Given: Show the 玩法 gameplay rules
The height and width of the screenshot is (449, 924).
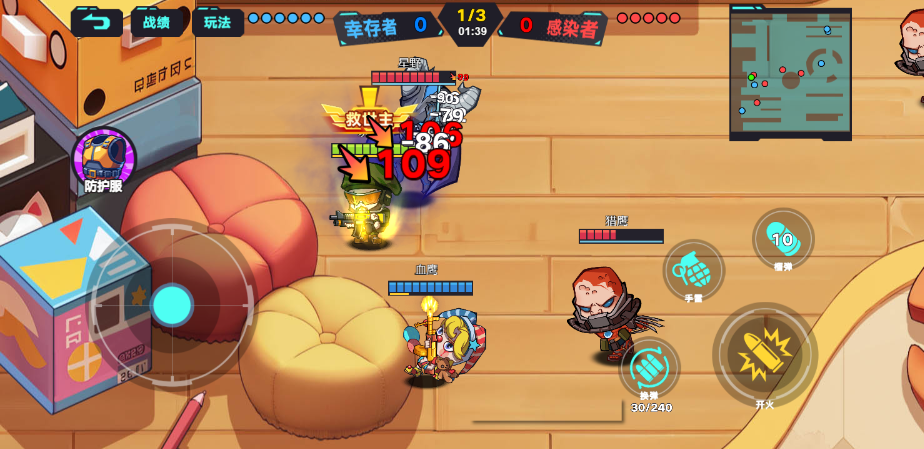Looking at the screenshot, I should click(217, 22).
